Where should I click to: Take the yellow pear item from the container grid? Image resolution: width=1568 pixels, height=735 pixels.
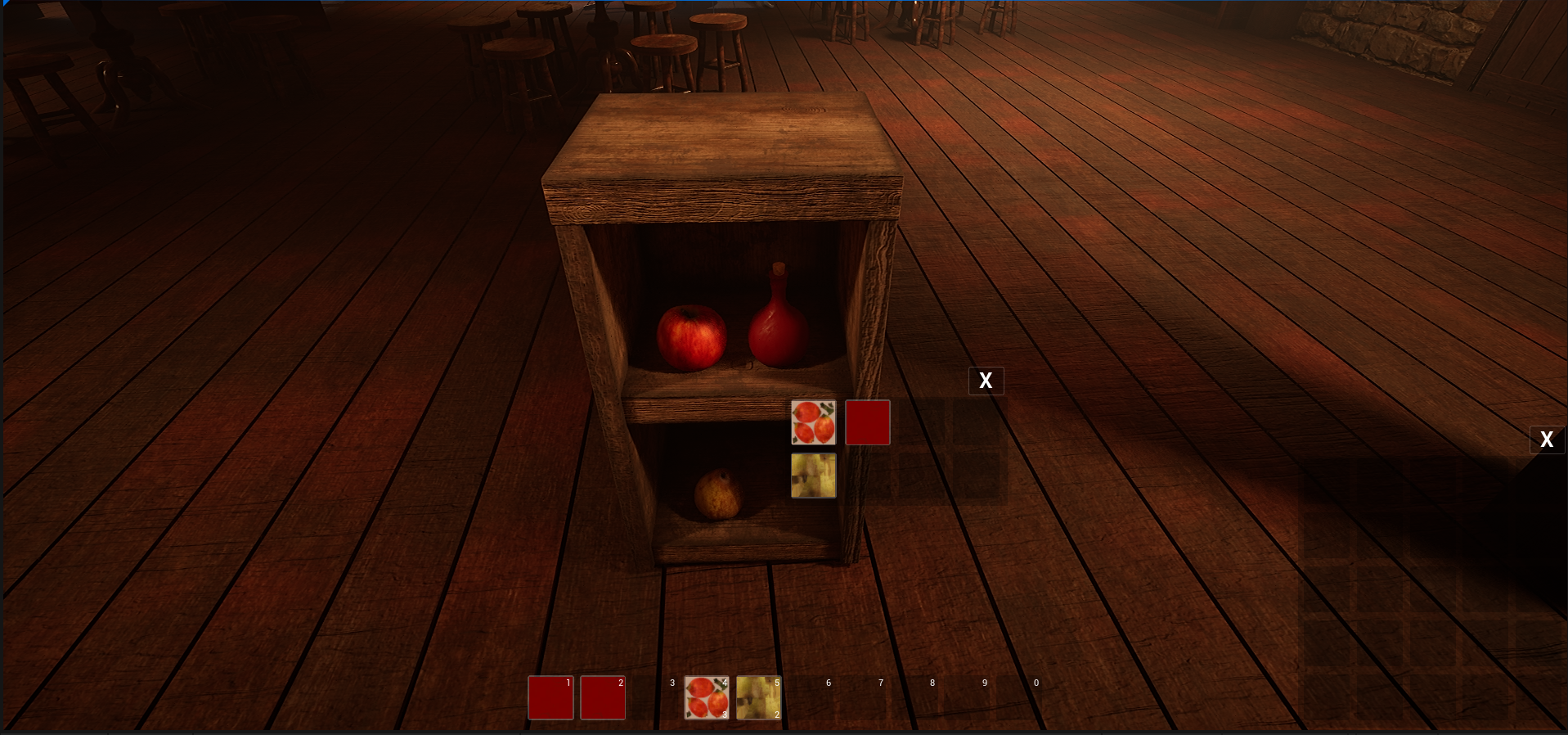[813, 476]
